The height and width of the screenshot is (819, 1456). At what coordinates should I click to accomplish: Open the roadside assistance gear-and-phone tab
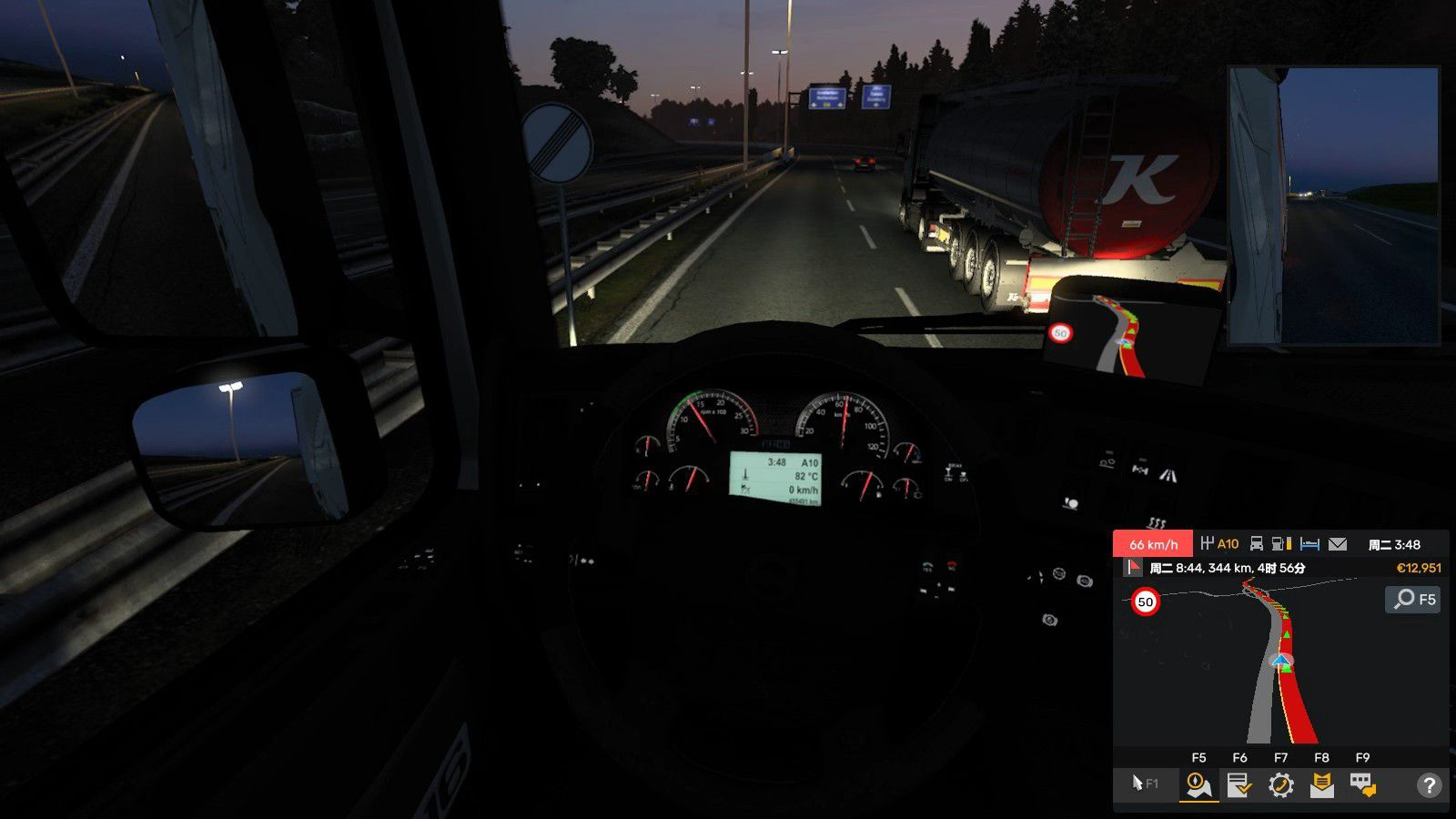pos(1280,784)
